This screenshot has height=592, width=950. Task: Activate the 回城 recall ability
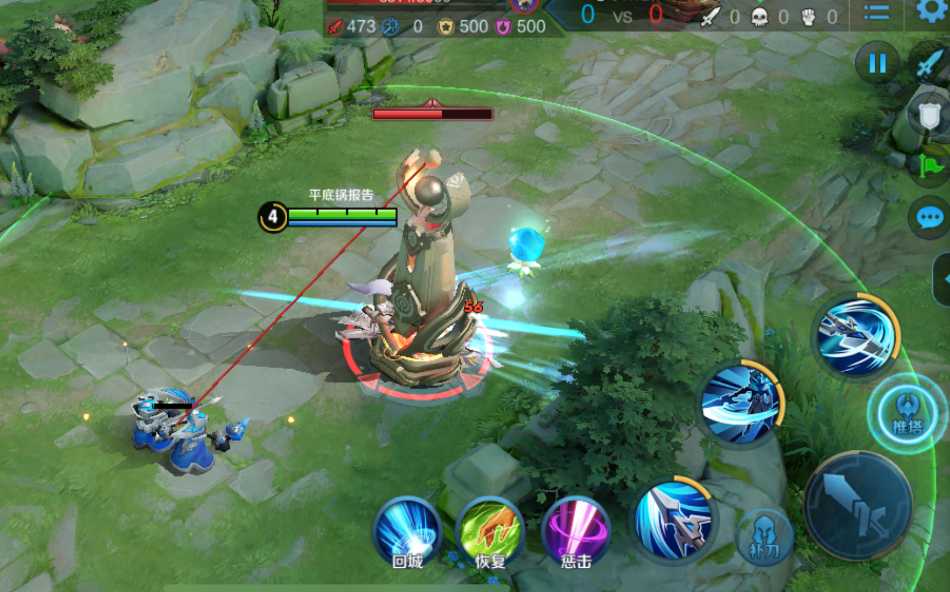pos(407,530)
